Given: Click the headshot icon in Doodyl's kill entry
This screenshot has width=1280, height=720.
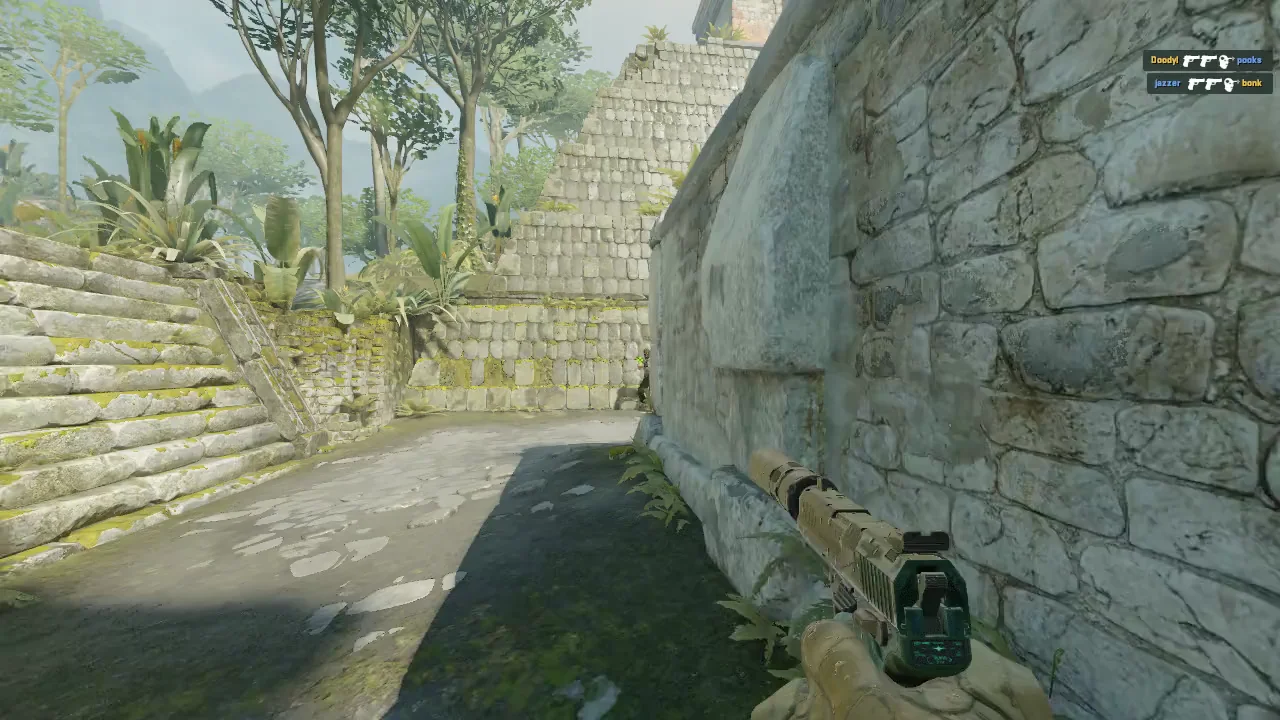Looking at the screenshot, I should (1225, 60).
